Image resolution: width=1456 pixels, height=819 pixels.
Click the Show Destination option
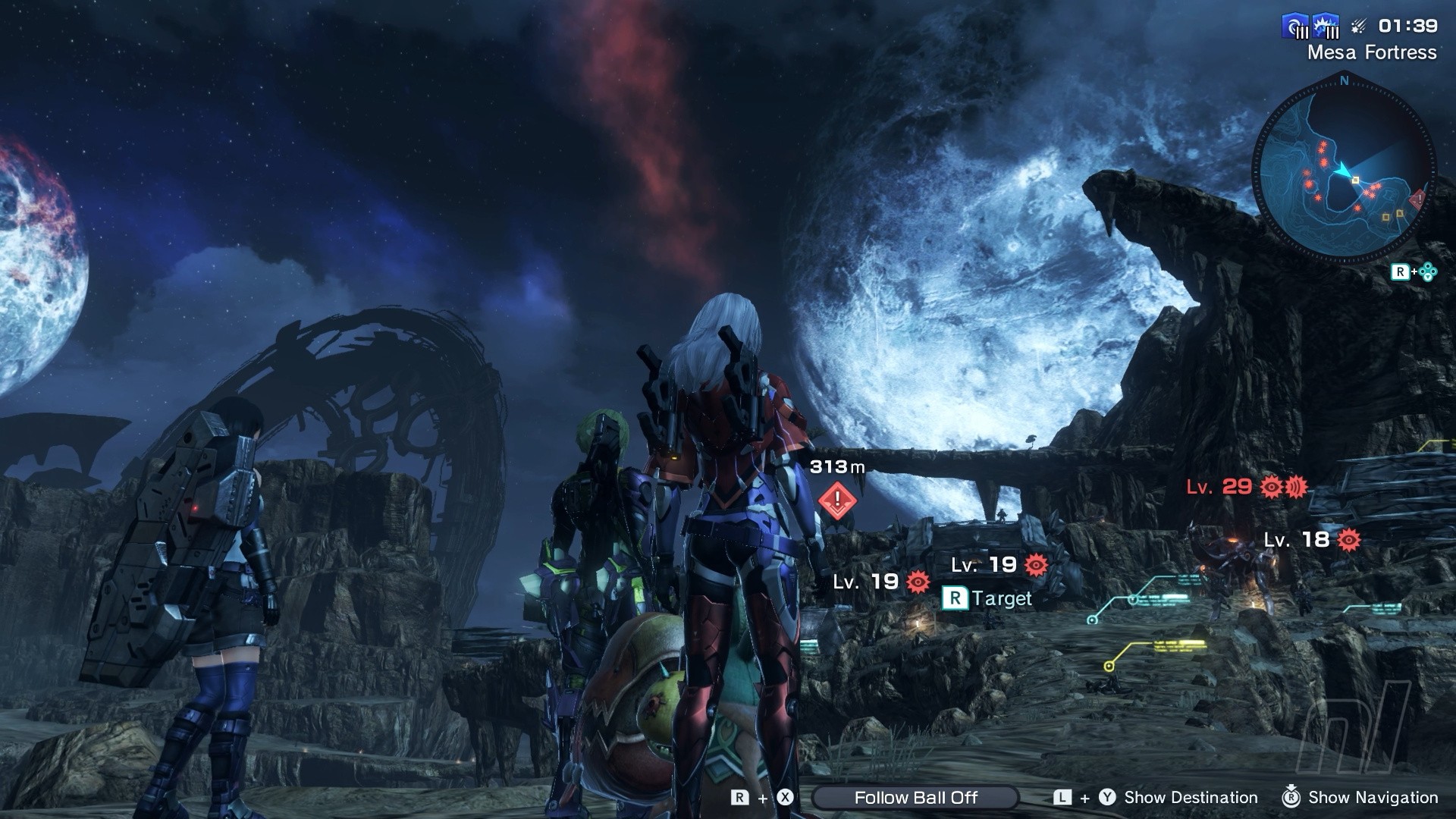point(1190,797)
